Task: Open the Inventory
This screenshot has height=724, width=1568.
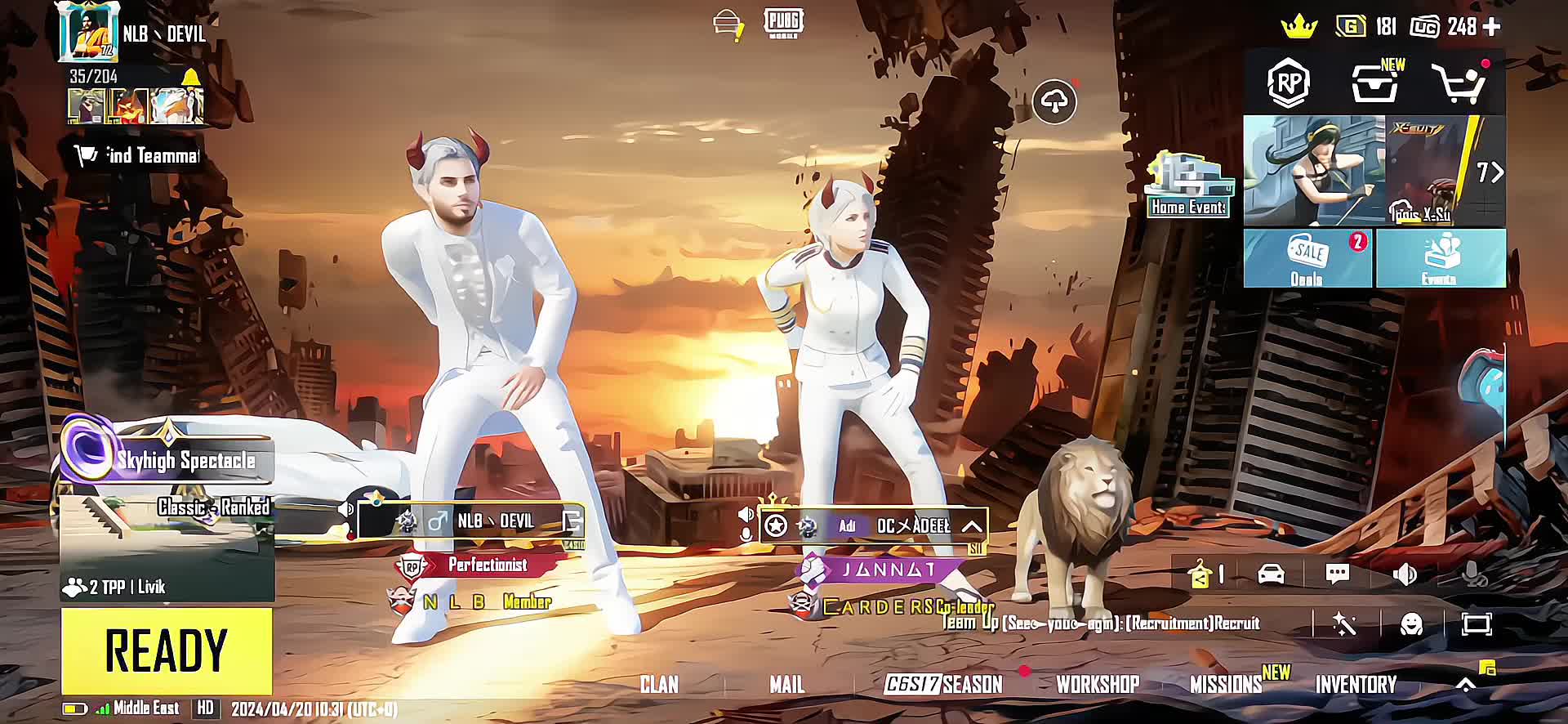Action: click(1356, 684)
